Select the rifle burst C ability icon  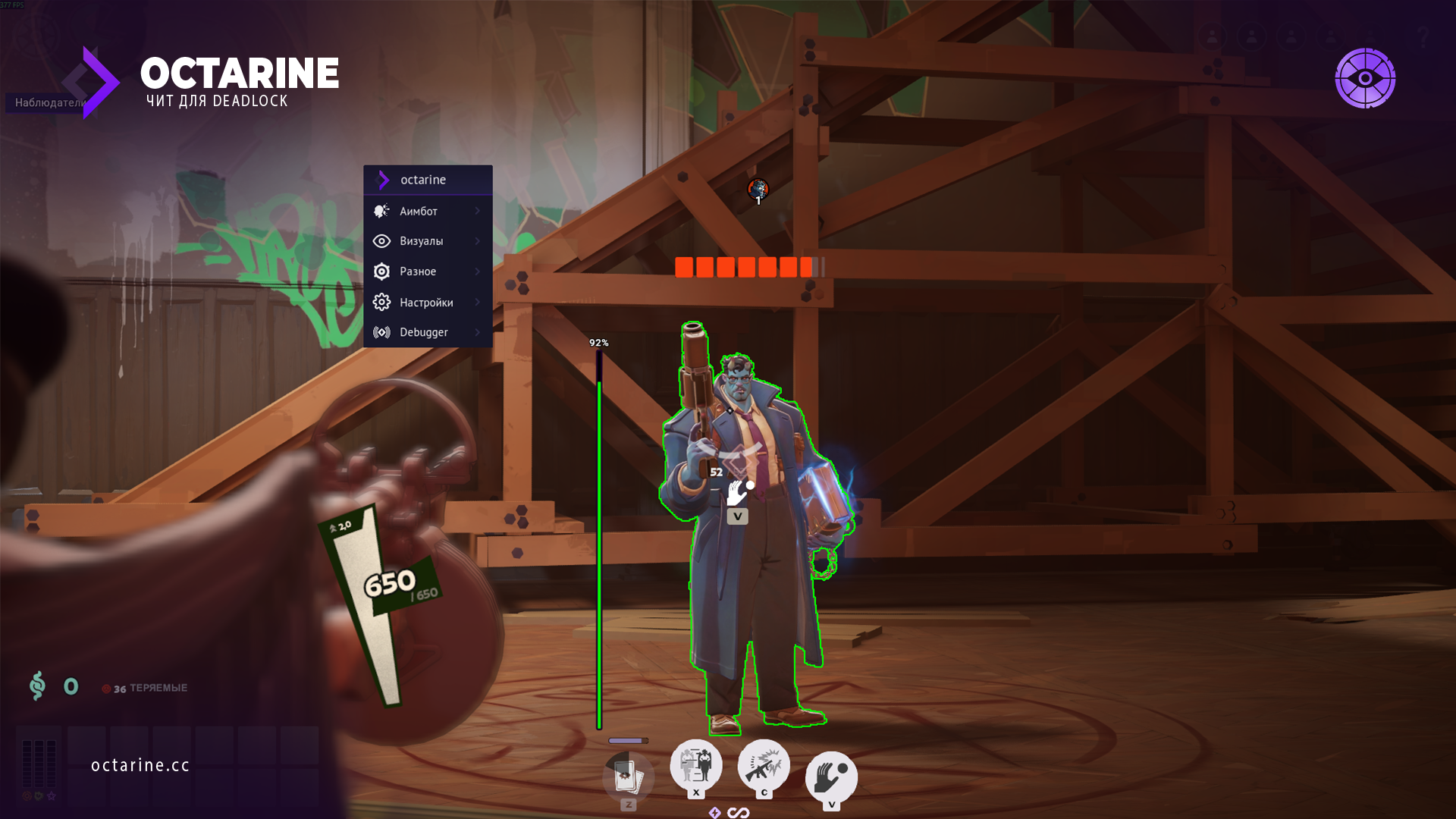[x=764, y=767]
